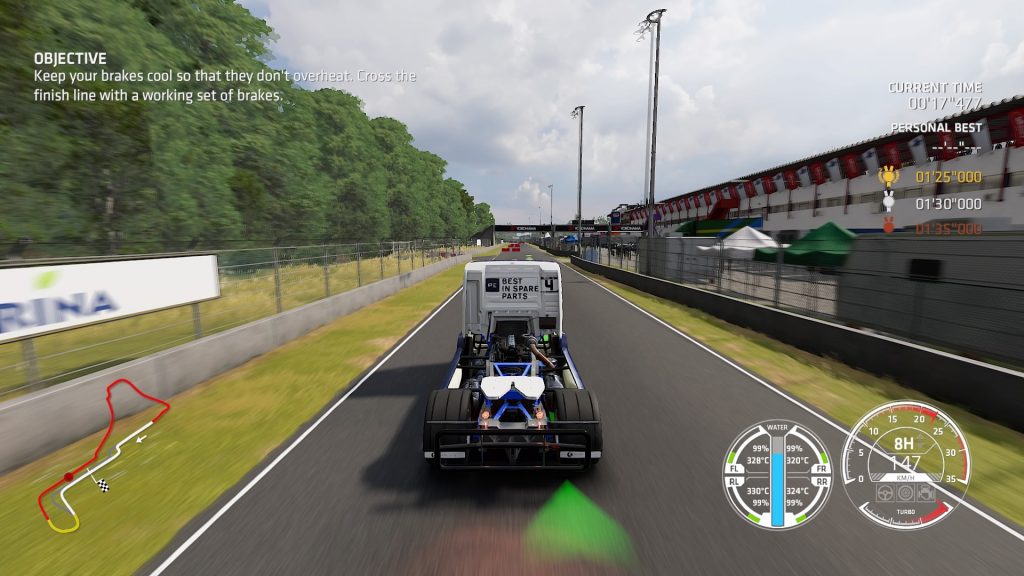This screenshot has height=576, width=1024.
Task: Select the gold trophy medal icon
Action: 888,177
